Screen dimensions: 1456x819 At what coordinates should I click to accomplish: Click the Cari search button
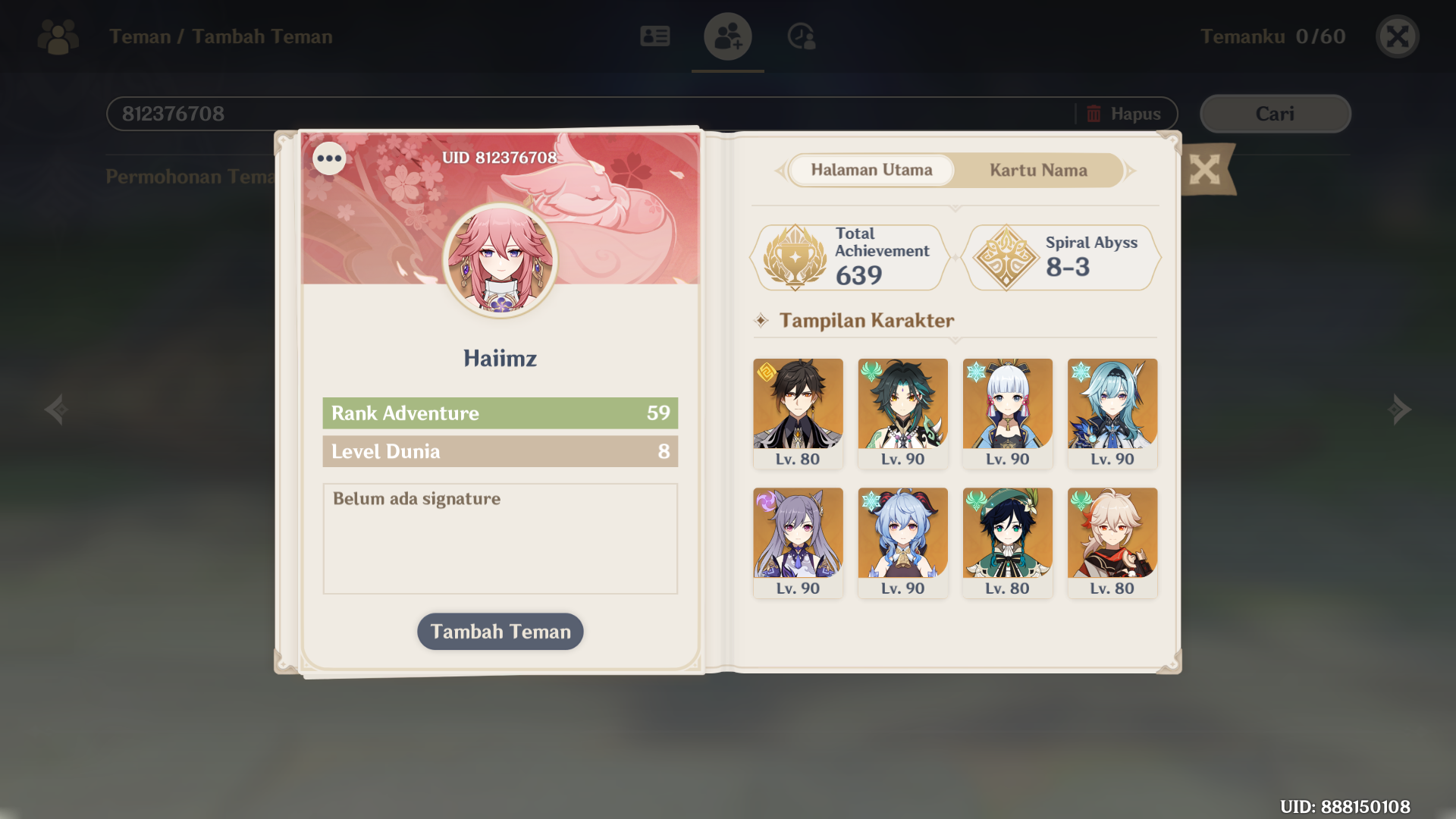pos(1274,113)
